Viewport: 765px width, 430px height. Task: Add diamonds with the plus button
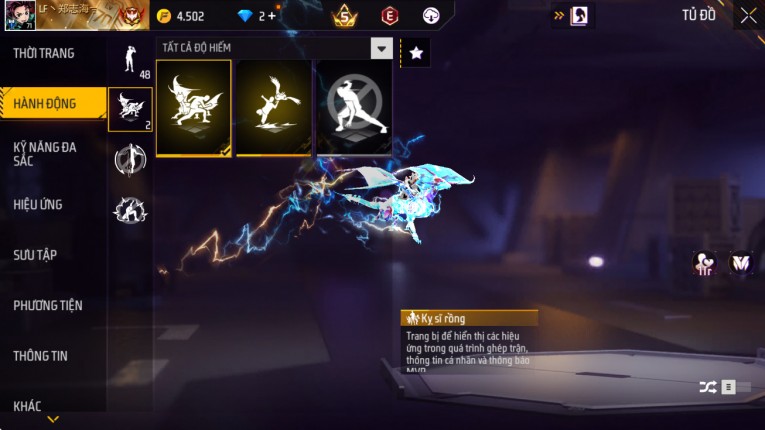pos(271,16)
